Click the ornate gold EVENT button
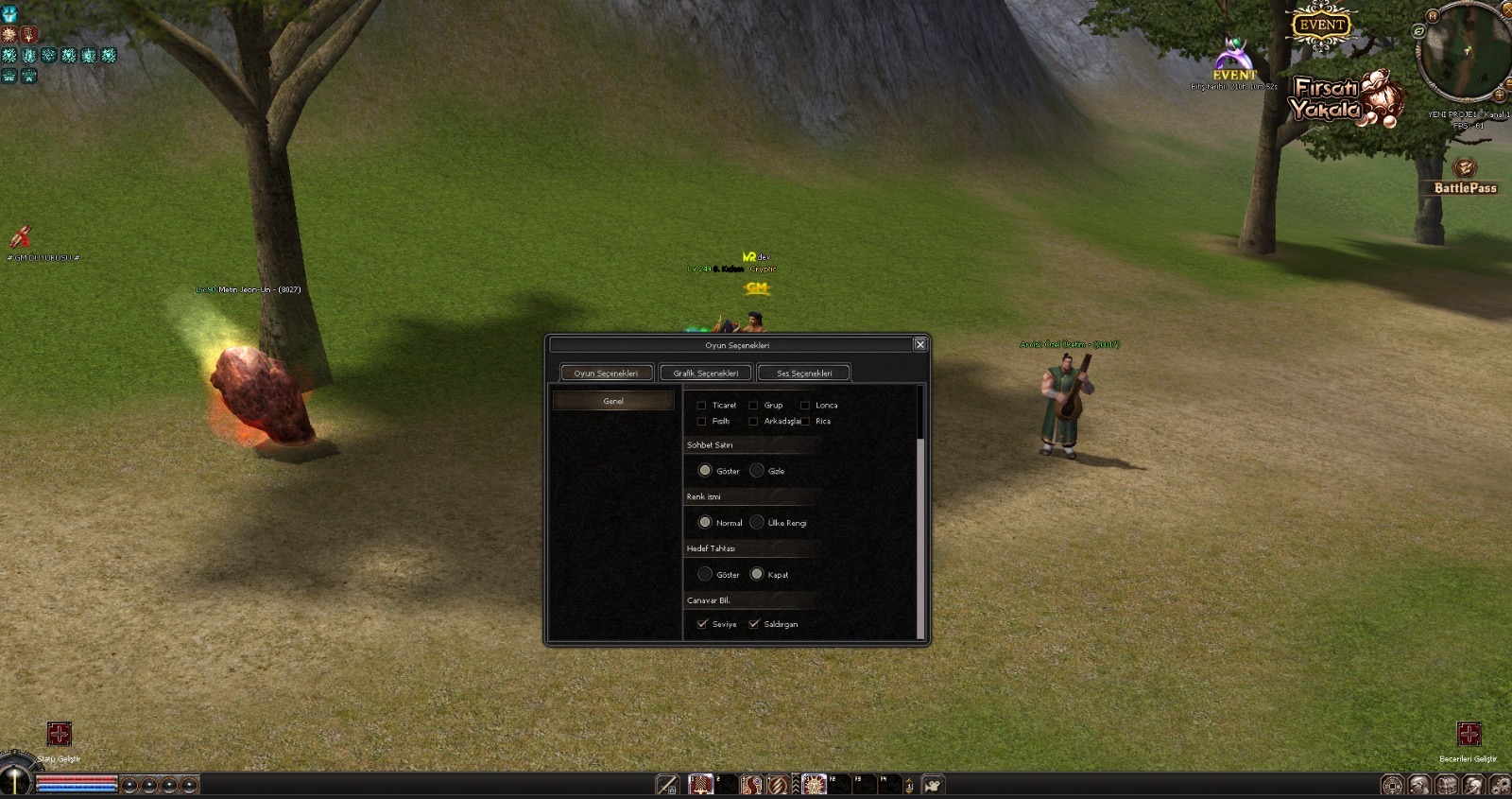 tap(1321, 26)
